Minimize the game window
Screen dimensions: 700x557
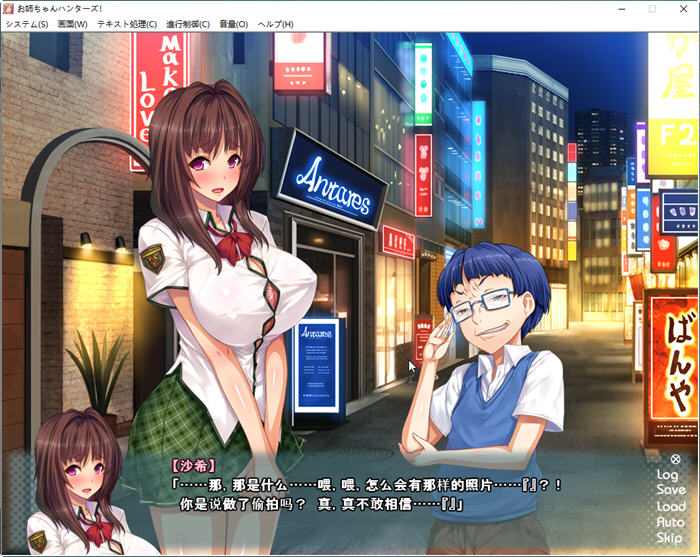pyautogui.click(x=606, y=8)
